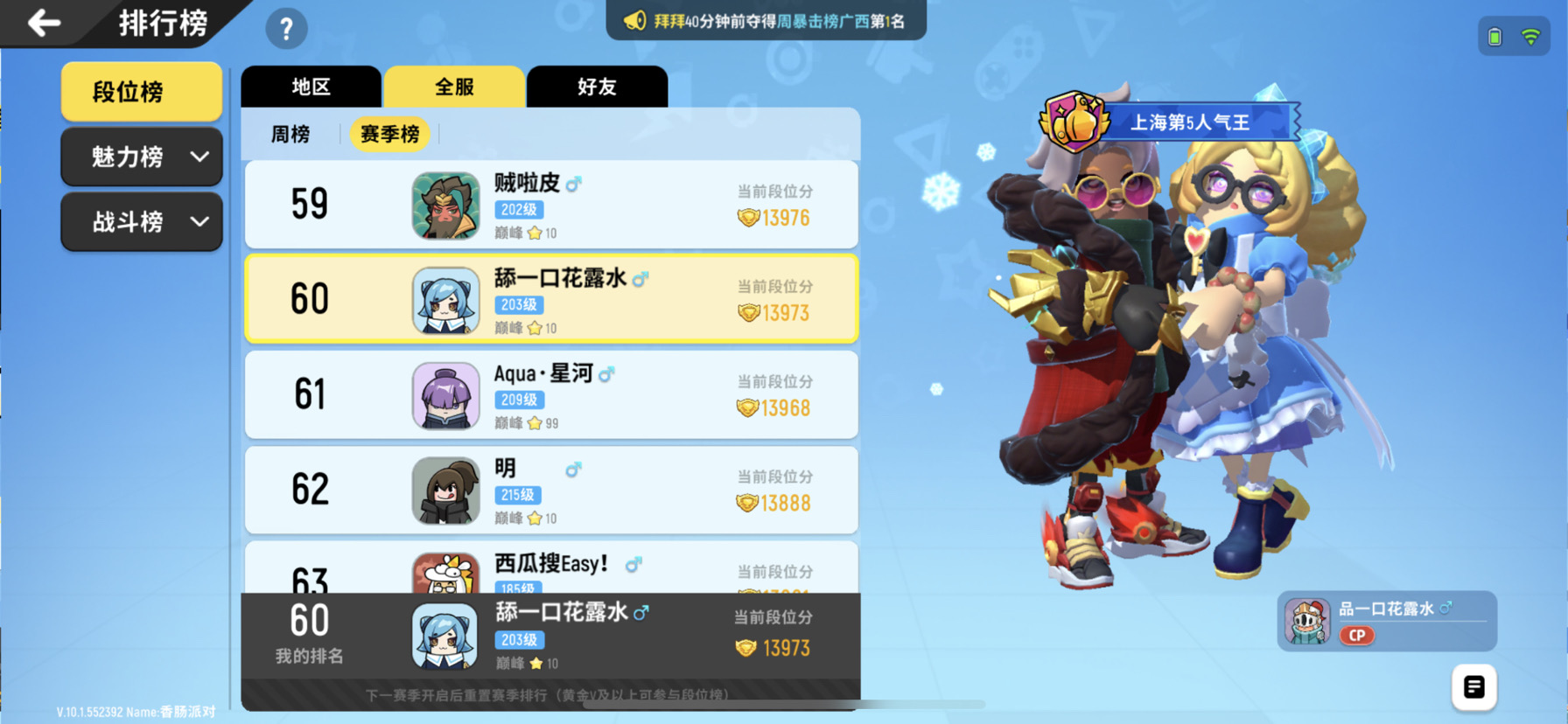1568x724 pixels.
Task: Open the chat bubble icon bottom right
Action: 1473,687
